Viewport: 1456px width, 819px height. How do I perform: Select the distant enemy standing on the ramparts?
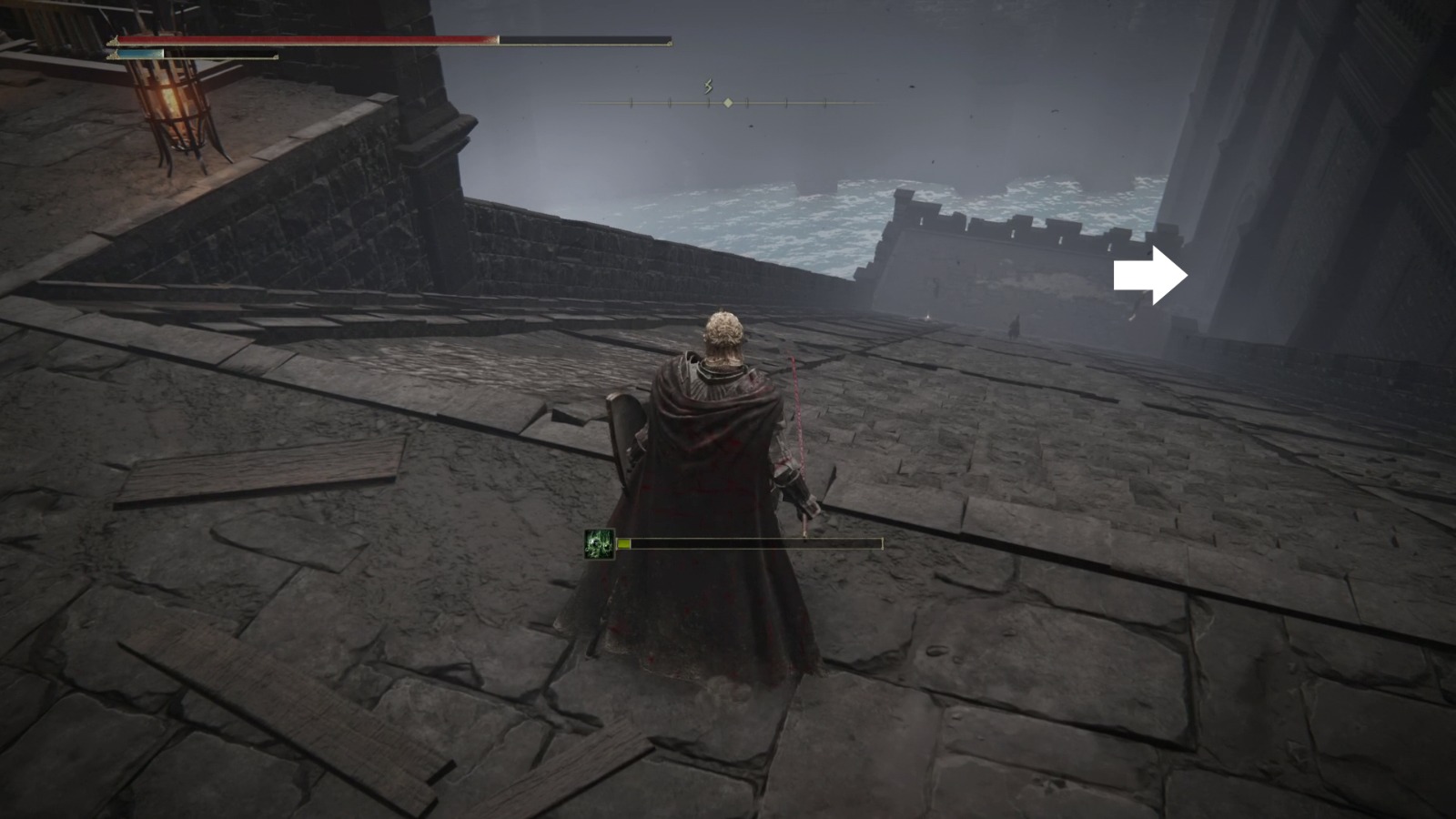pos(1016,326)
